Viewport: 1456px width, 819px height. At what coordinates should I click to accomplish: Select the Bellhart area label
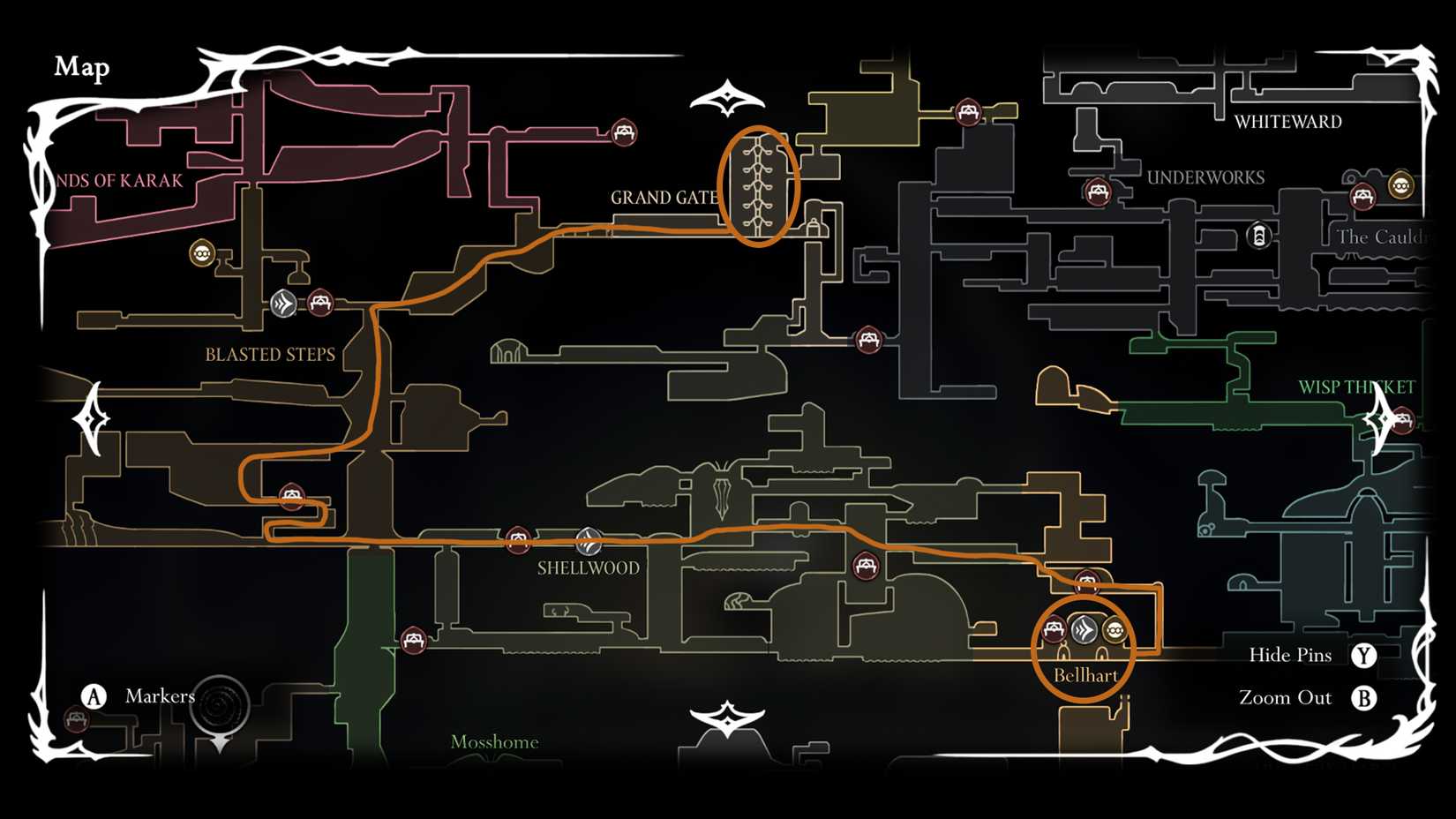[x=1086, y=673]
